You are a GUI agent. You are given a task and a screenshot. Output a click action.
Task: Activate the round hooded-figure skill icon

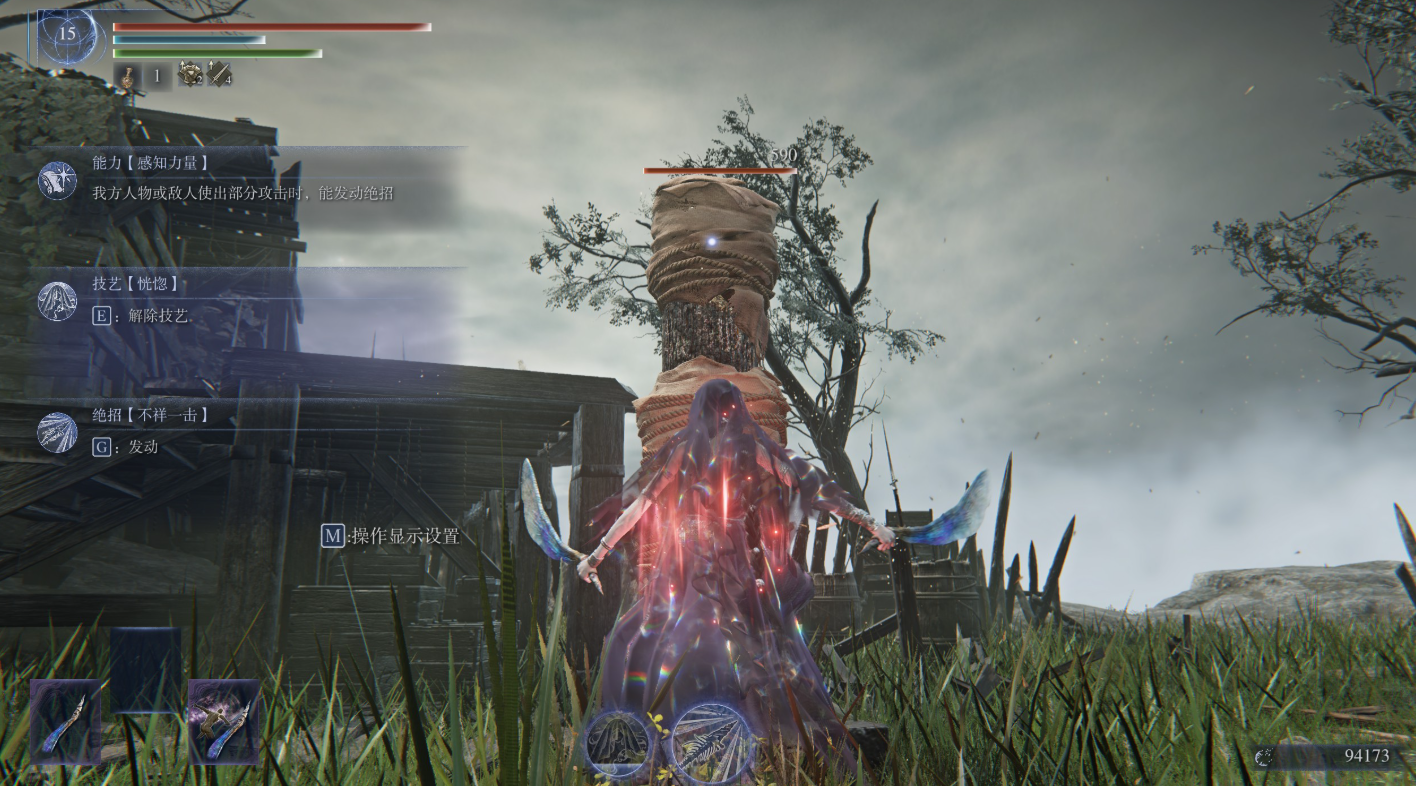click(618, 743)
